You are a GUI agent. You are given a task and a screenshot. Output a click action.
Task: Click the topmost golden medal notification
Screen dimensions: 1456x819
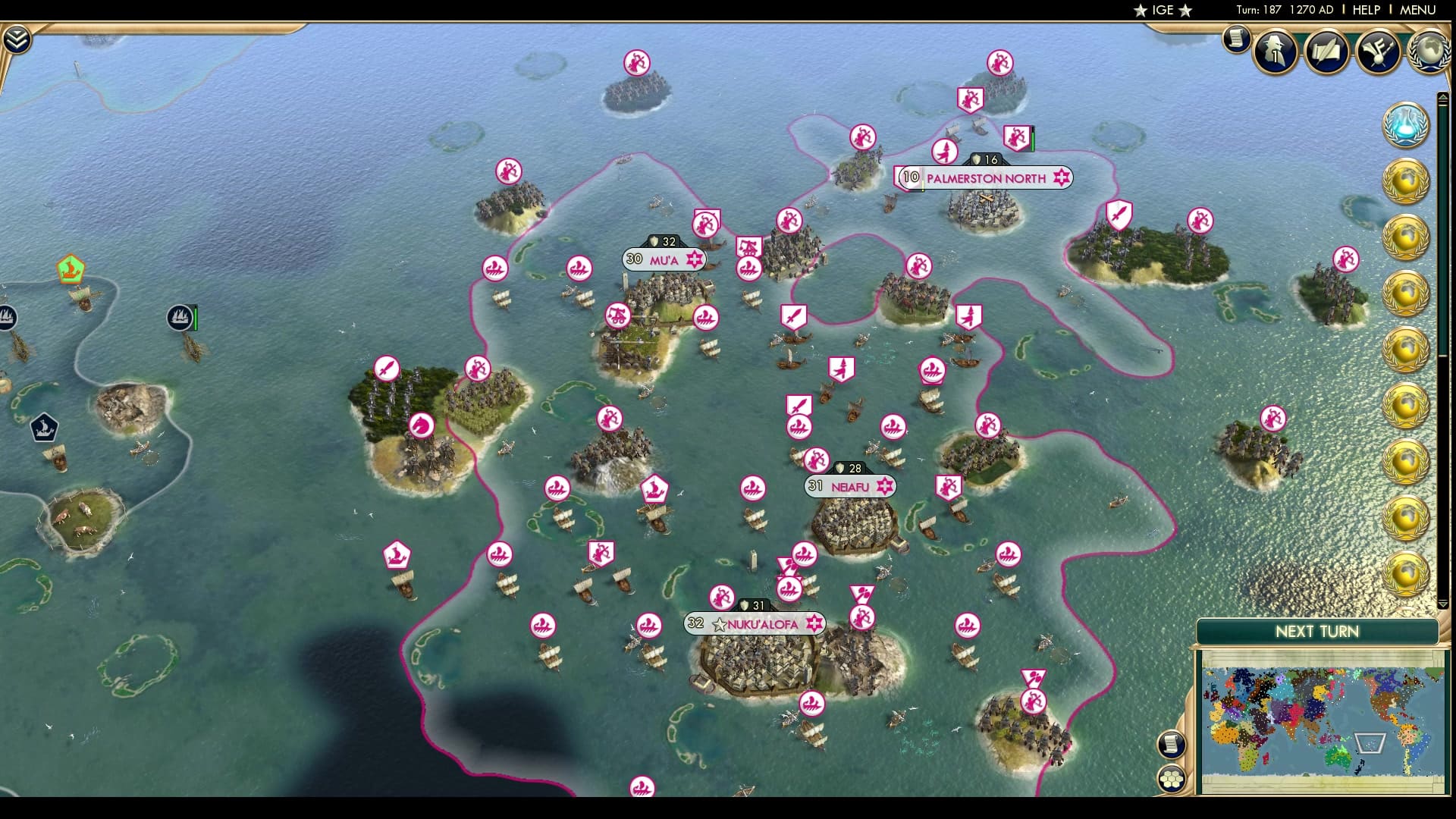pyautogui.click(x=1406, y=182)
